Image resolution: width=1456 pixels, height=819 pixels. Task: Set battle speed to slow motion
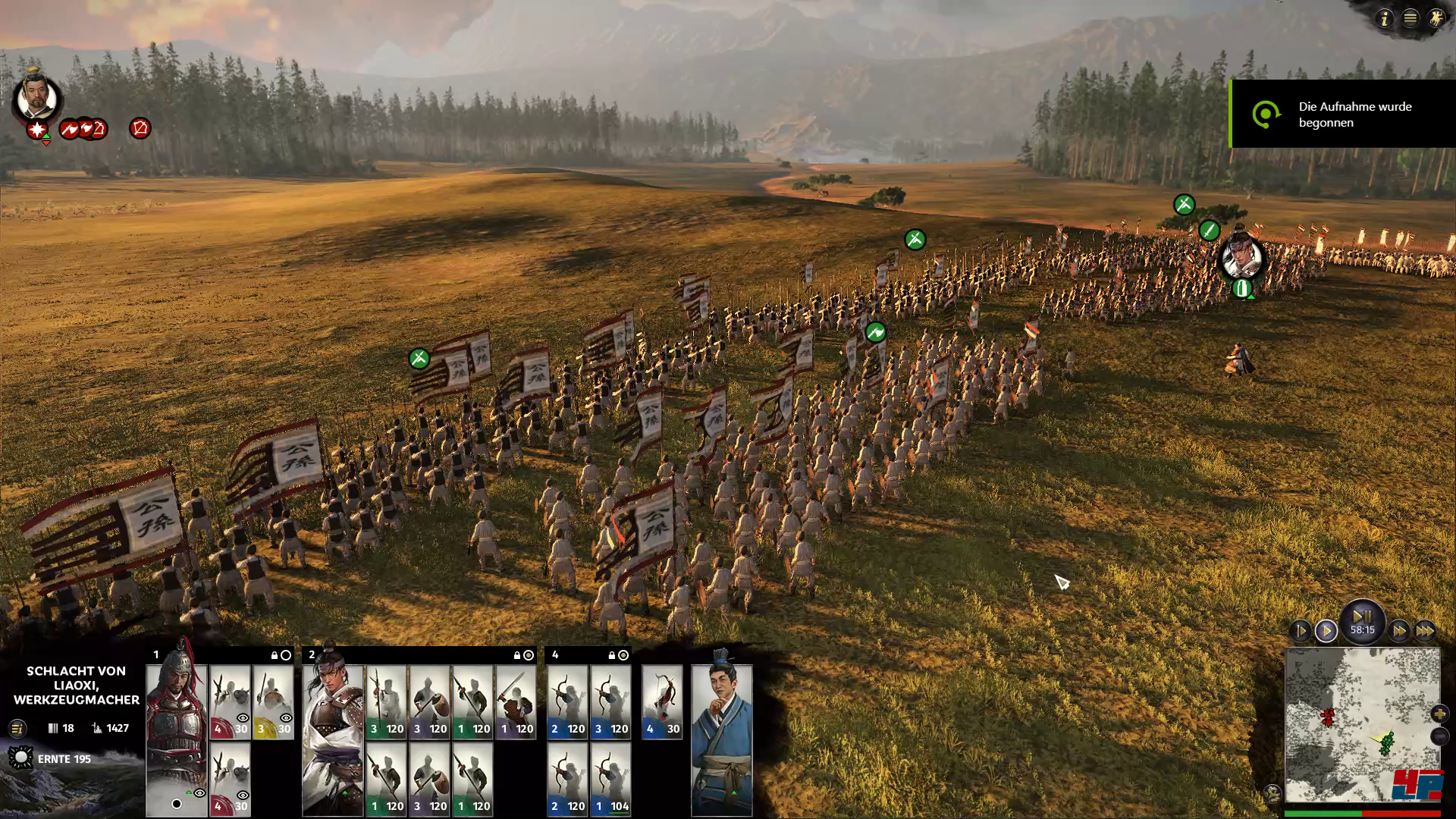pyautogui.click(x=1301, y=631)
